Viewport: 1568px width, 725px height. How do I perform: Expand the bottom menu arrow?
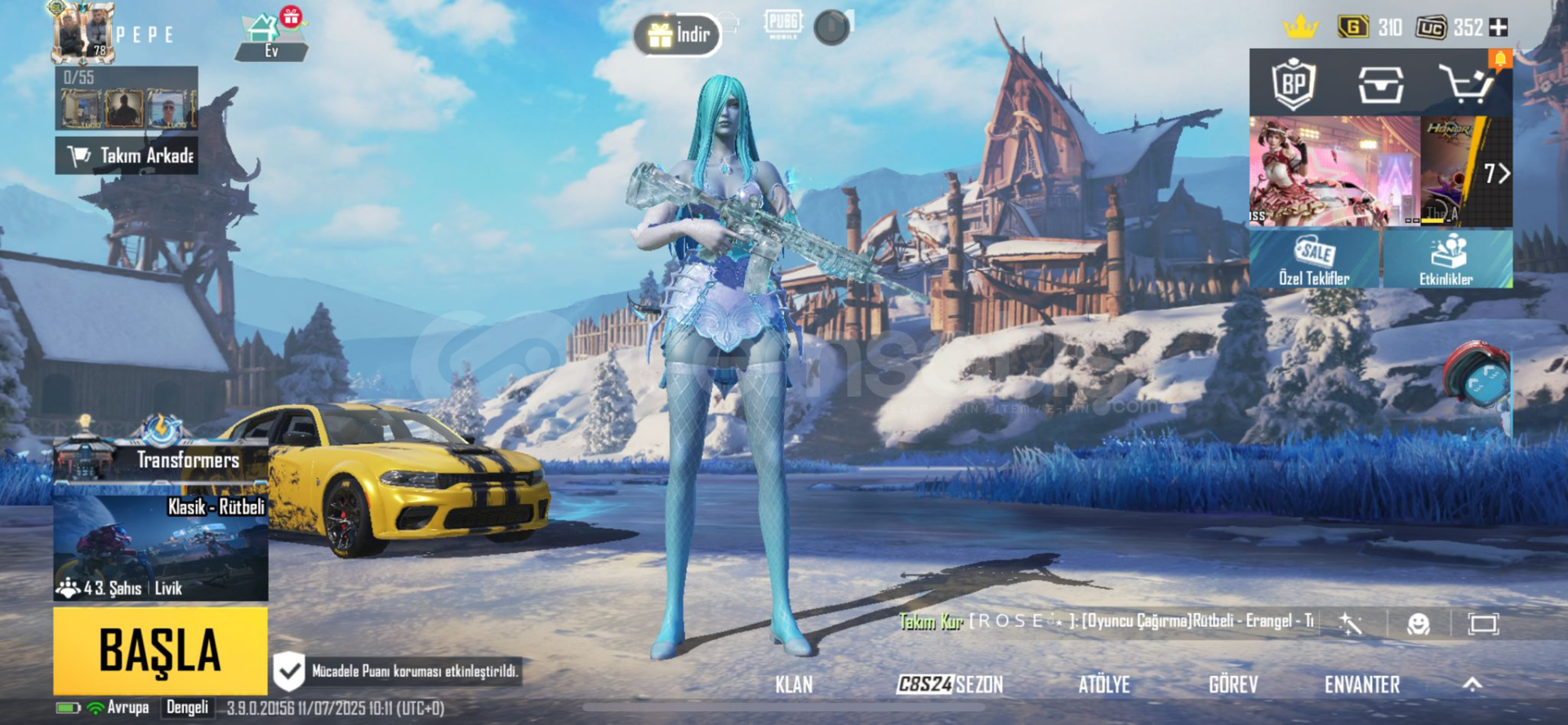pyautogui.click(x=1472, y=684)
